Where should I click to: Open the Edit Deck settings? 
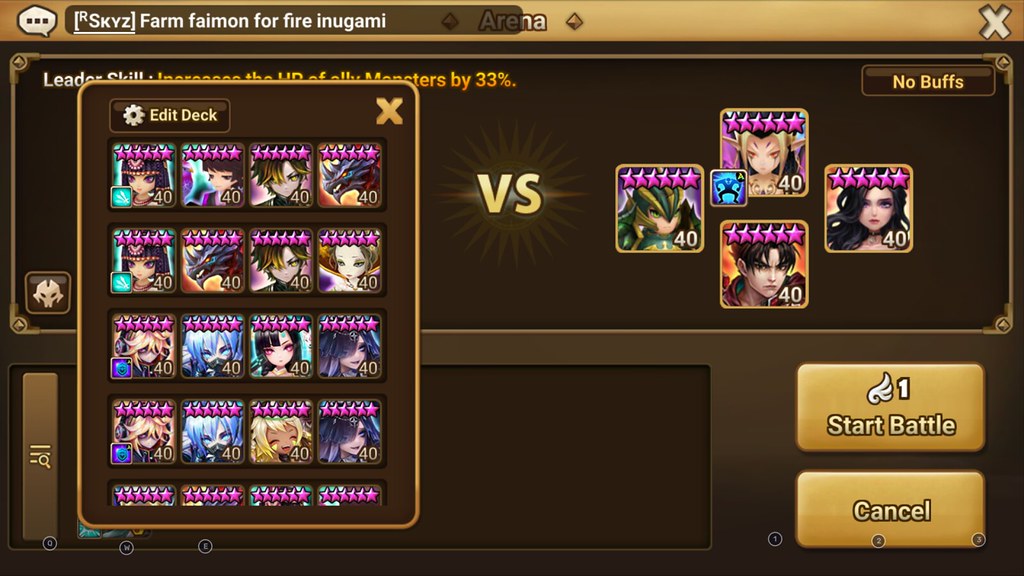tap(170, 115)
